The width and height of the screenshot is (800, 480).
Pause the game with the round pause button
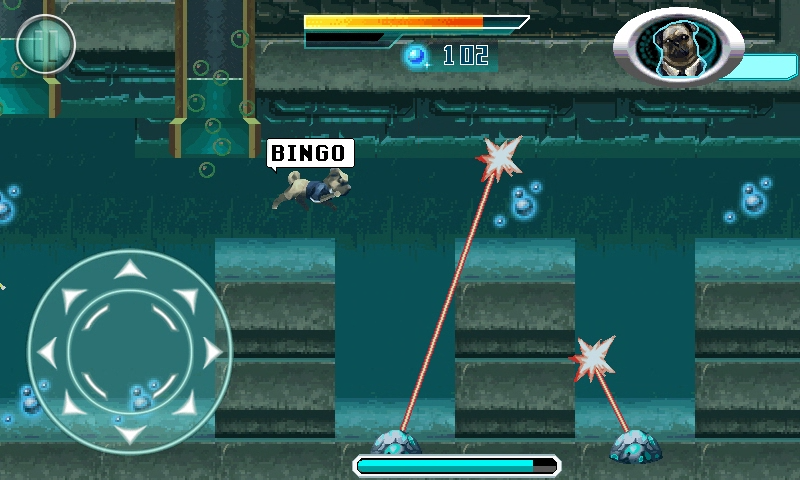point(45,44)
